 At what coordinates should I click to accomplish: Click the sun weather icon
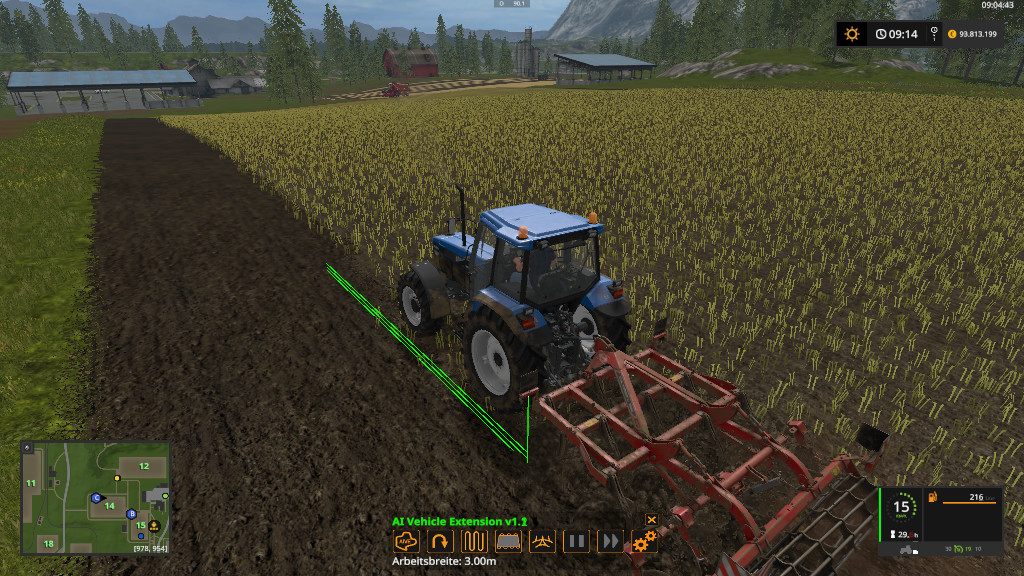pos(852,34)
